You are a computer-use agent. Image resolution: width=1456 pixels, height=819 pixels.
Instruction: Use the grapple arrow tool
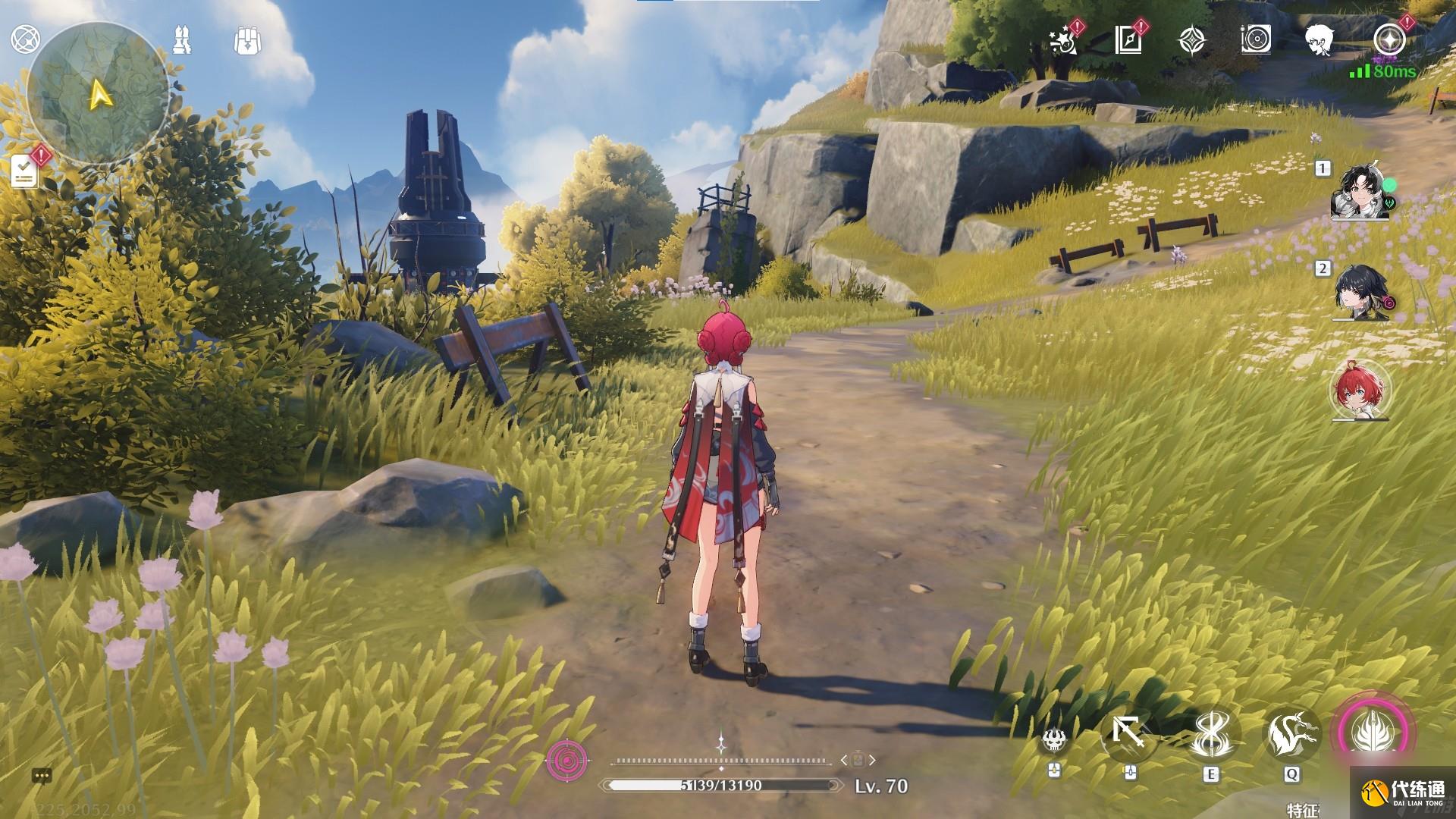pyautogui.click(x=1129, y=734)
